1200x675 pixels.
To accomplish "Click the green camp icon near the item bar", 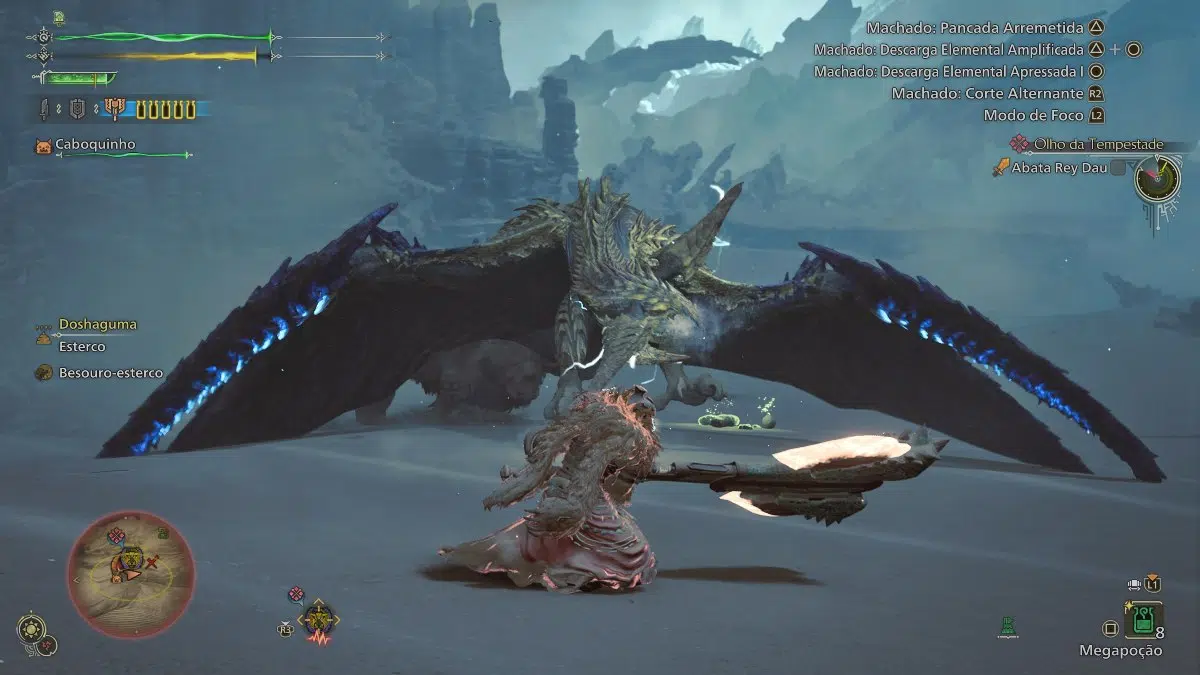I will [x=1008, y=627].
